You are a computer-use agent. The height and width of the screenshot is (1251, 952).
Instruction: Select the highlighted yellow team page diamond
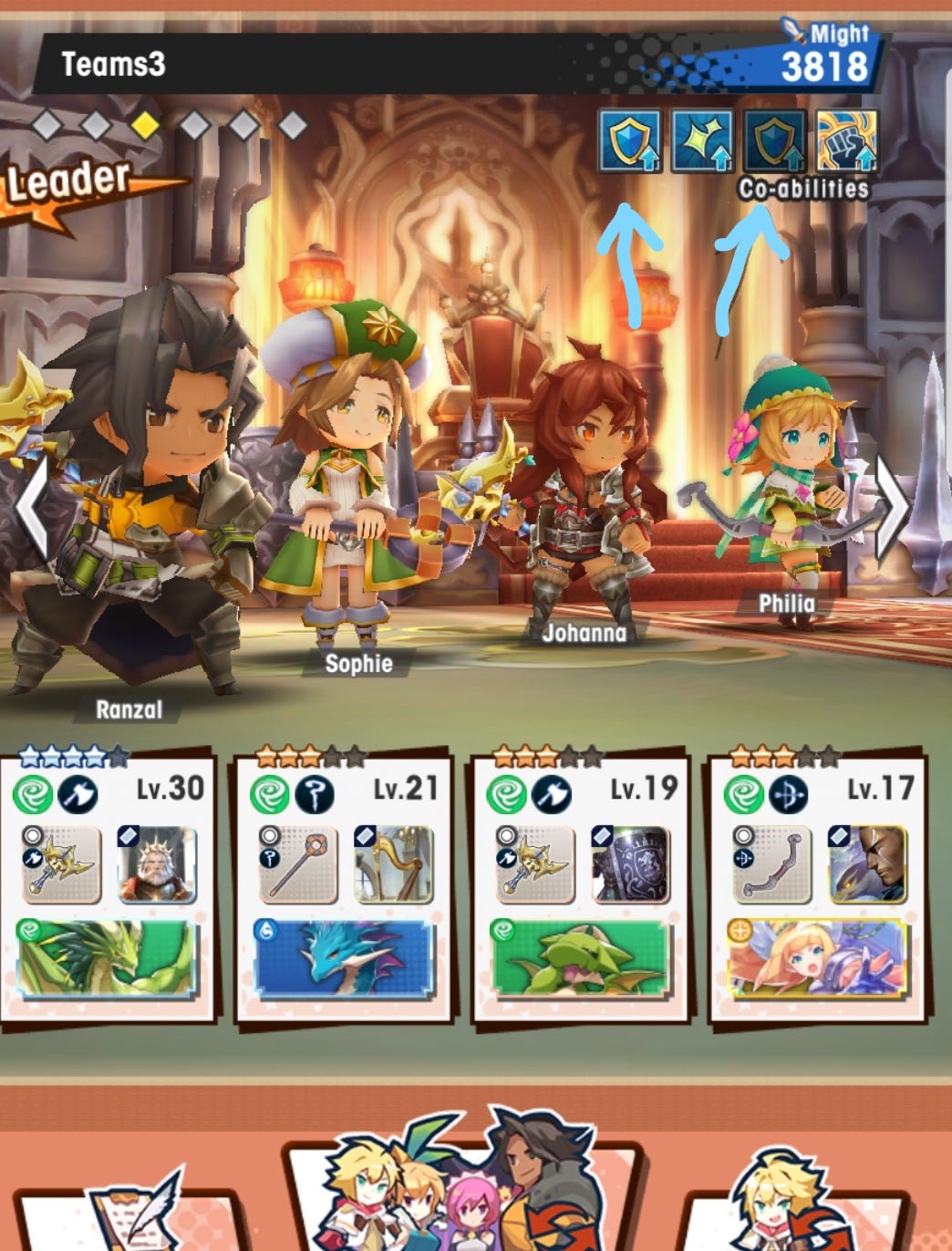pos(145,124)
